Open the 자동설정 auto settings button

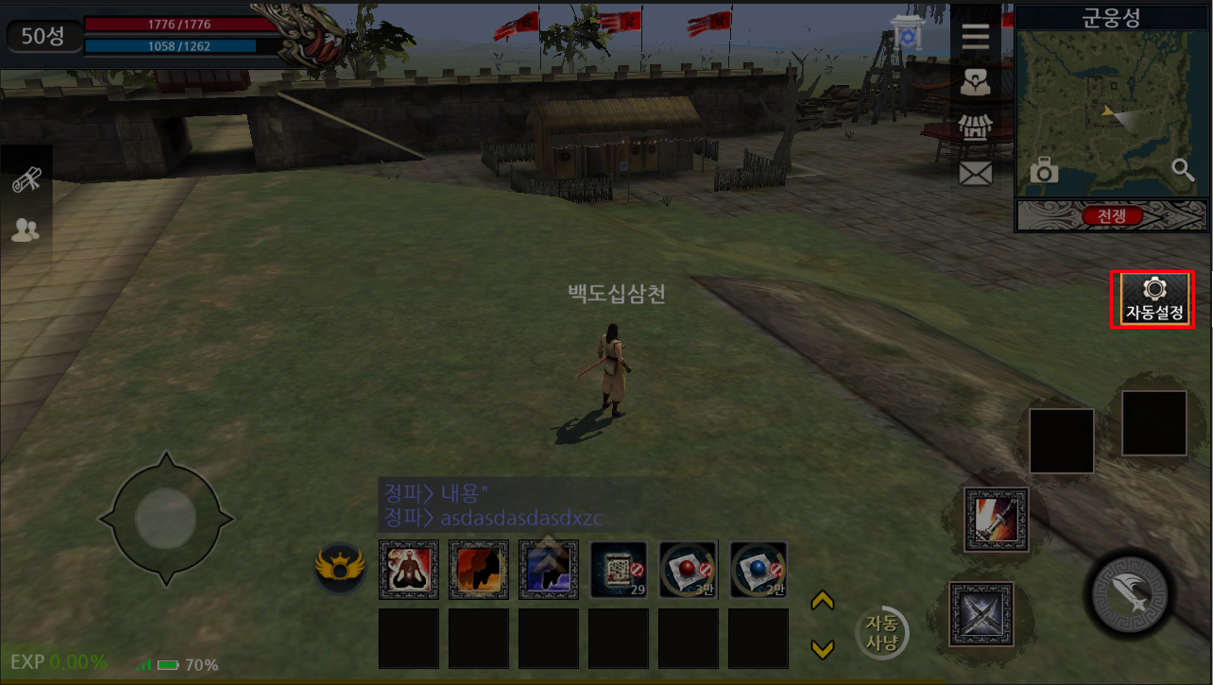click(1154, 299)
